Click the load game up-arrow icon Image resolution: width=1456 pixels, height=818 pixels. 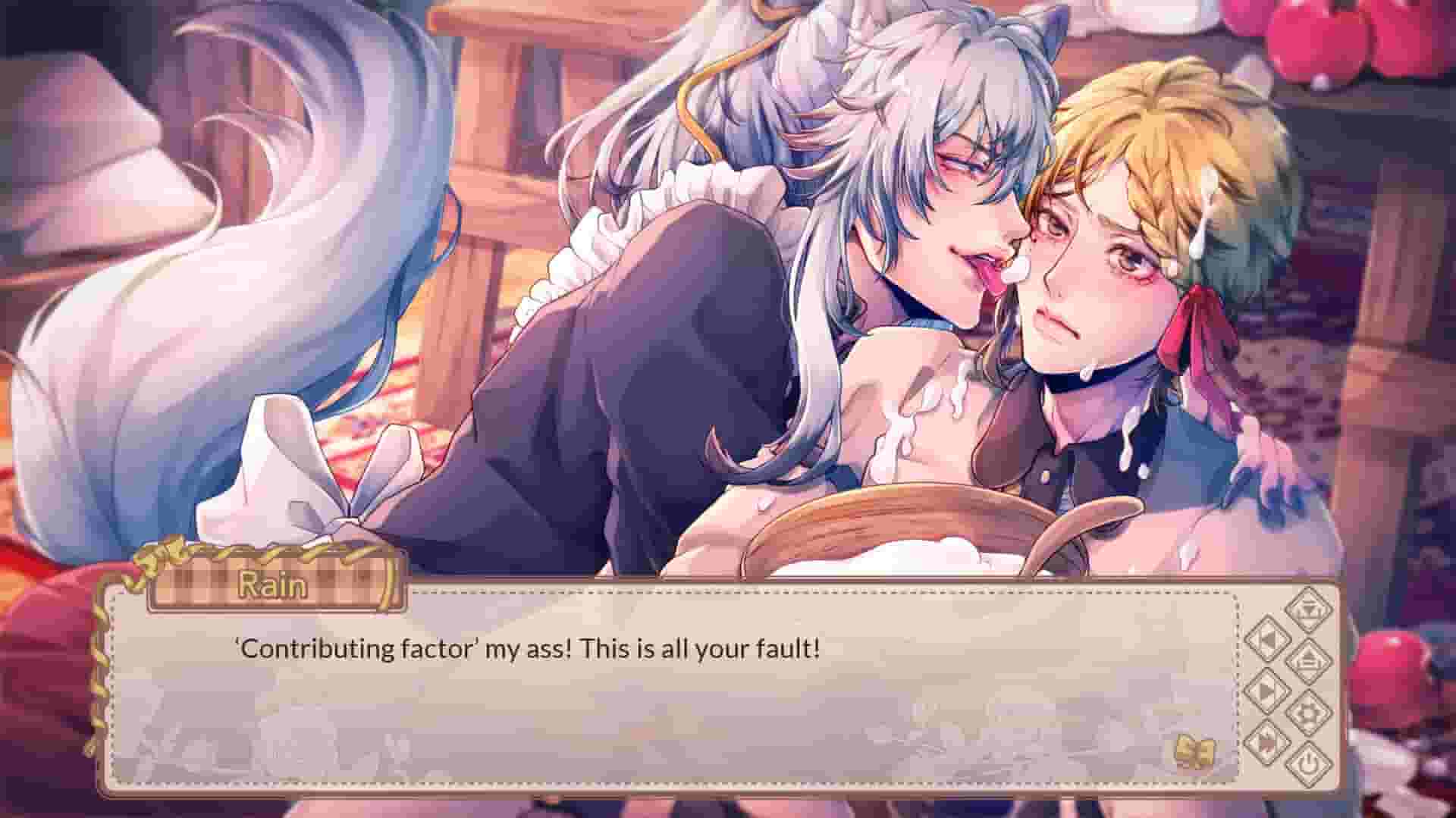[1309, 661]
